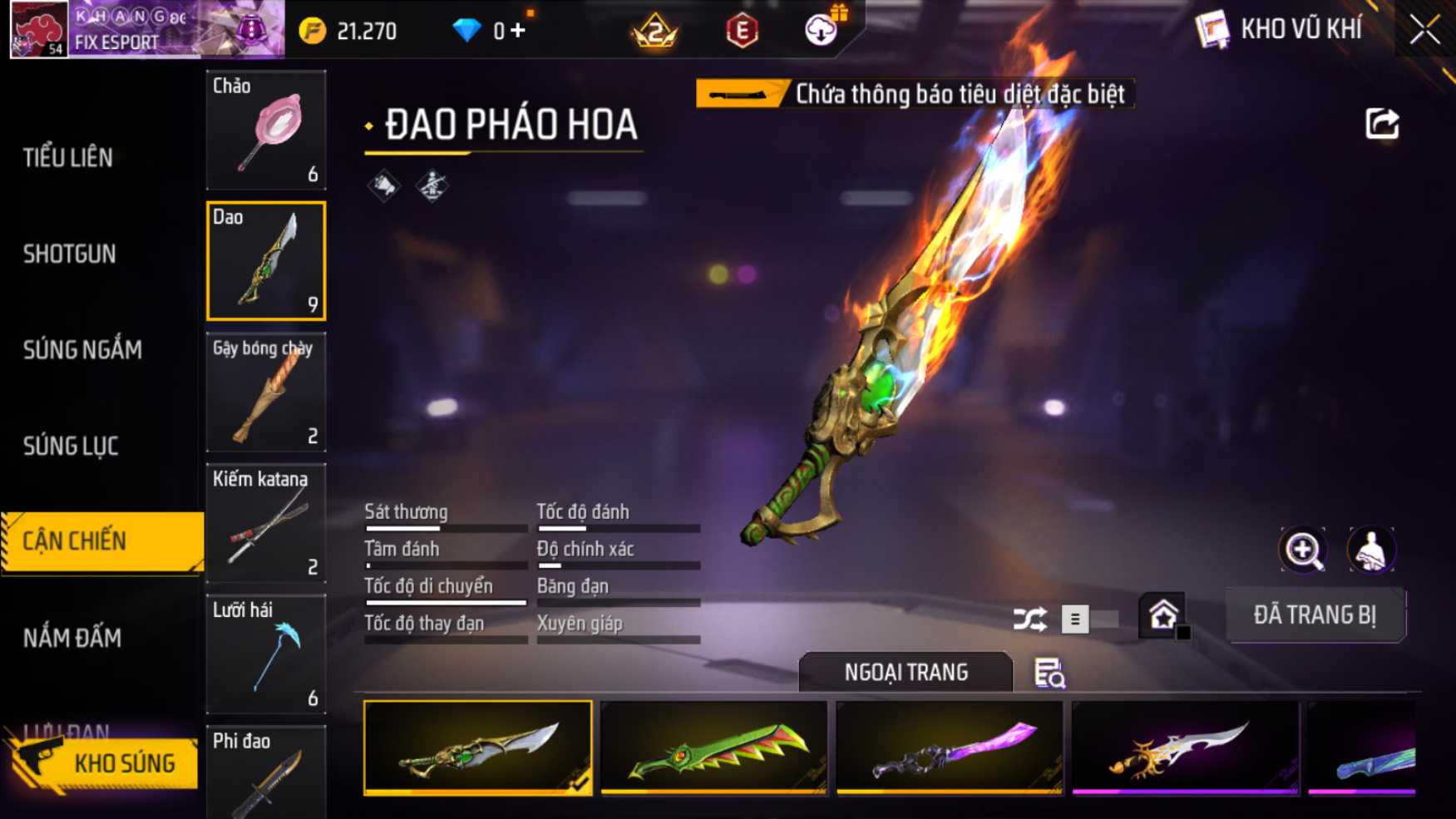Choose the Kiếm katana weapon tile
This screenshot has width=1456, height=819.
pyautogui.click(x=266, y=523)
